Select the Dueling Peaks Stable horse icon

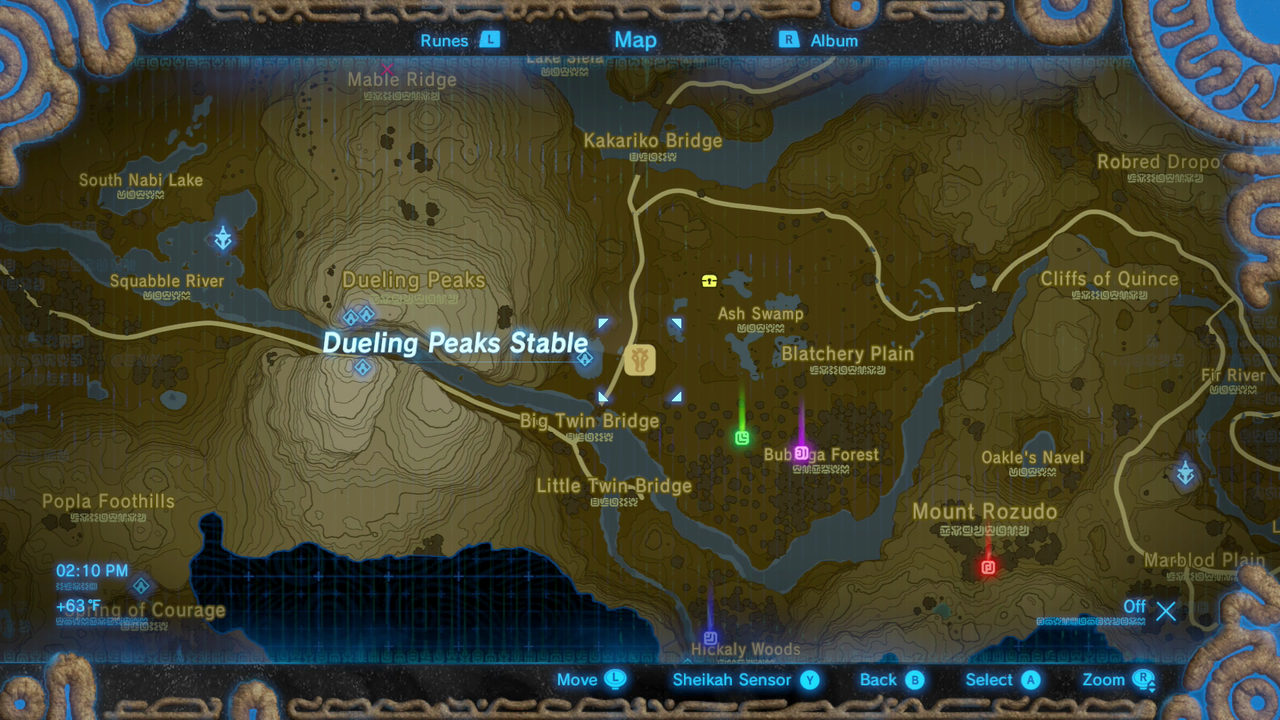[x=639, y=360]
